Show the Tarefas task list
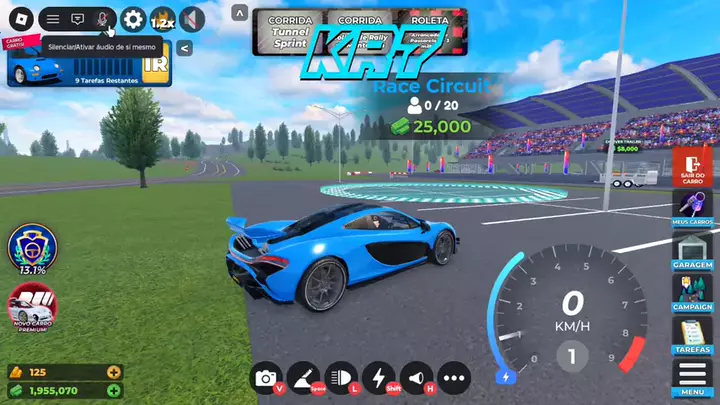The image size is (720, 405). tap(690, 336)
